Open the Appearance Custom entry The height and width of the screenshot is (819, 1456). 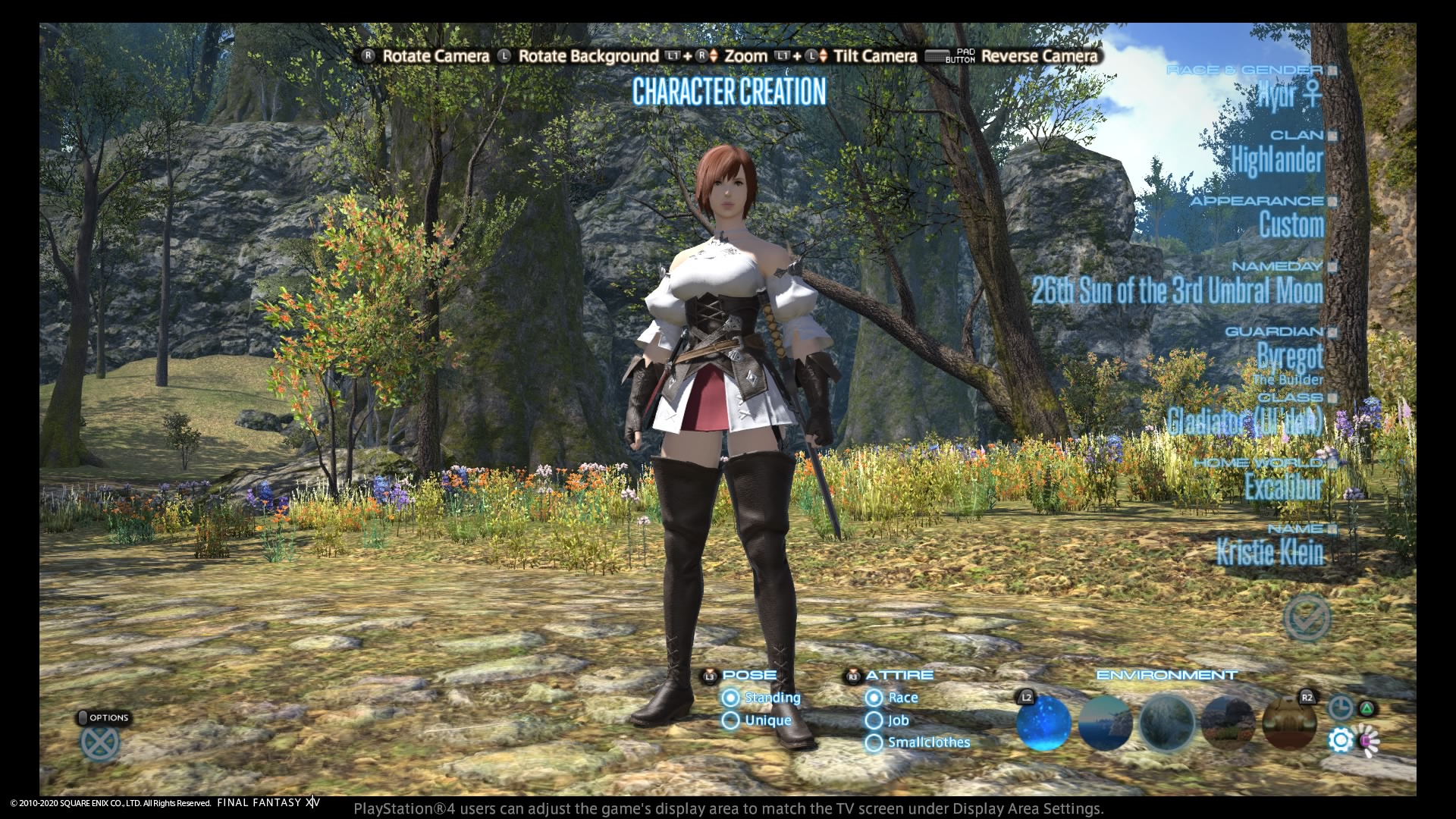[x=1291, y=225]
